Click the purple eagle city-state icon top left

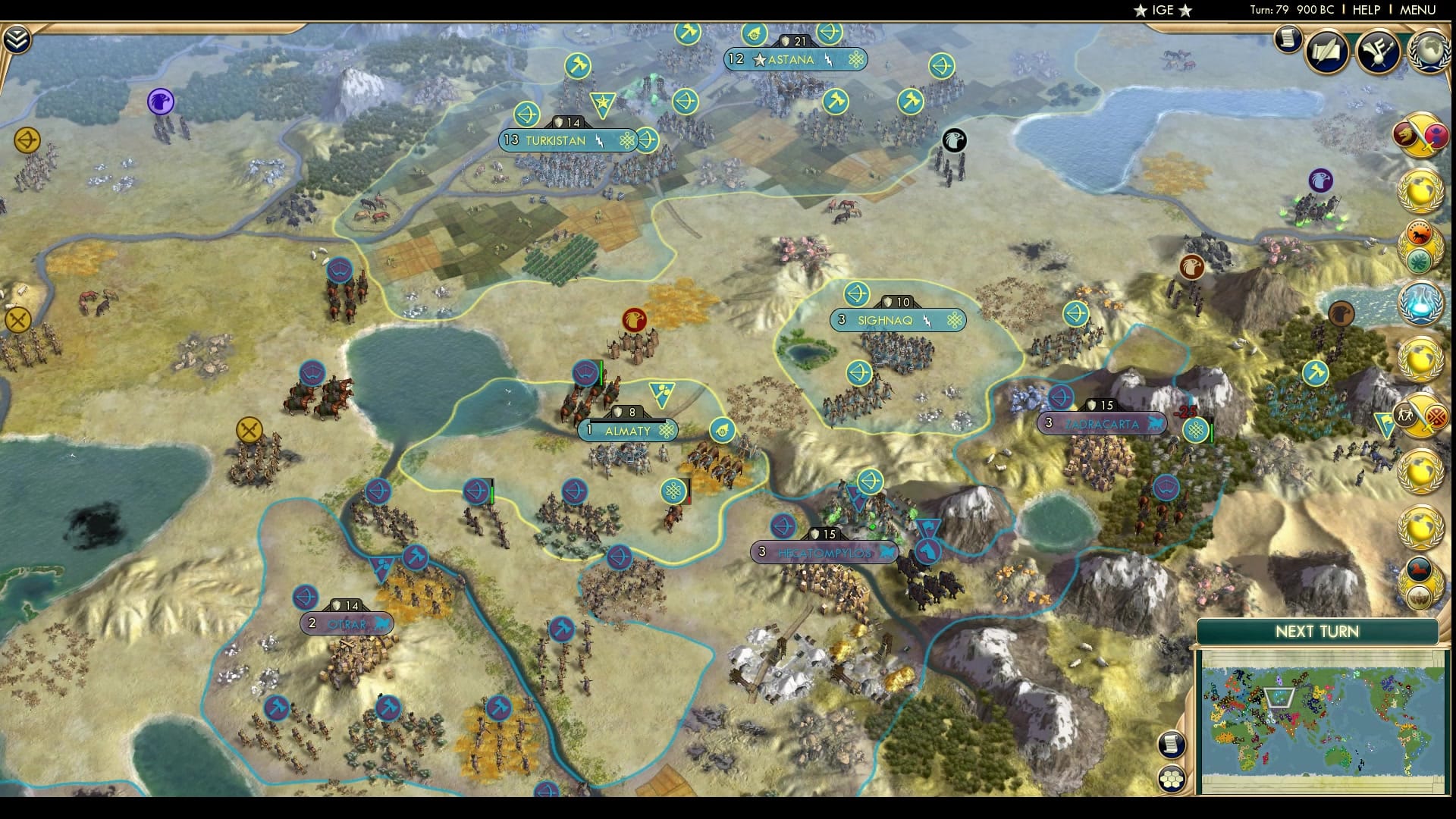[158, 99]
